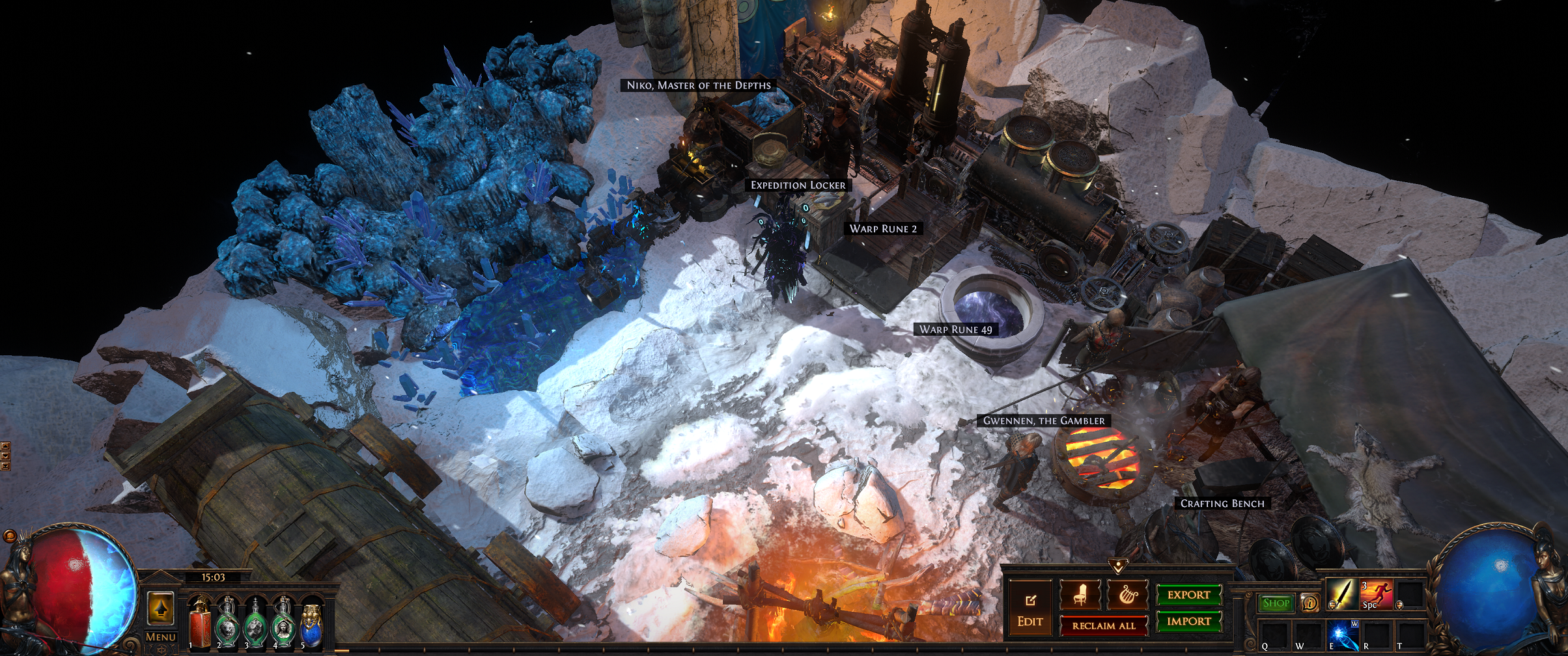Select the Crafting Bench label
1568x656 pixels.
[1222, 504]
